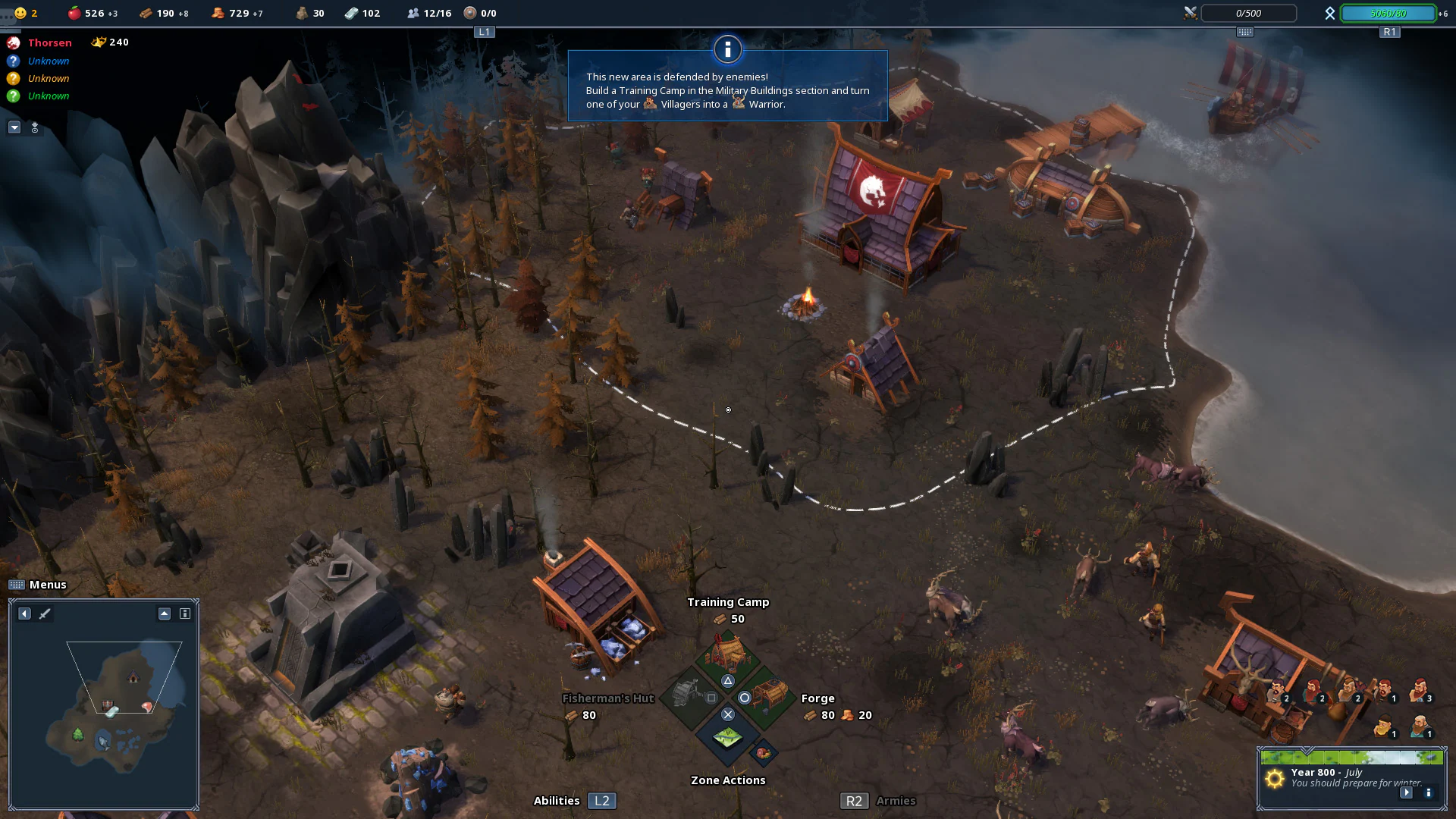
Task: Toggle minimap info display button
Action: coord(184,614)
